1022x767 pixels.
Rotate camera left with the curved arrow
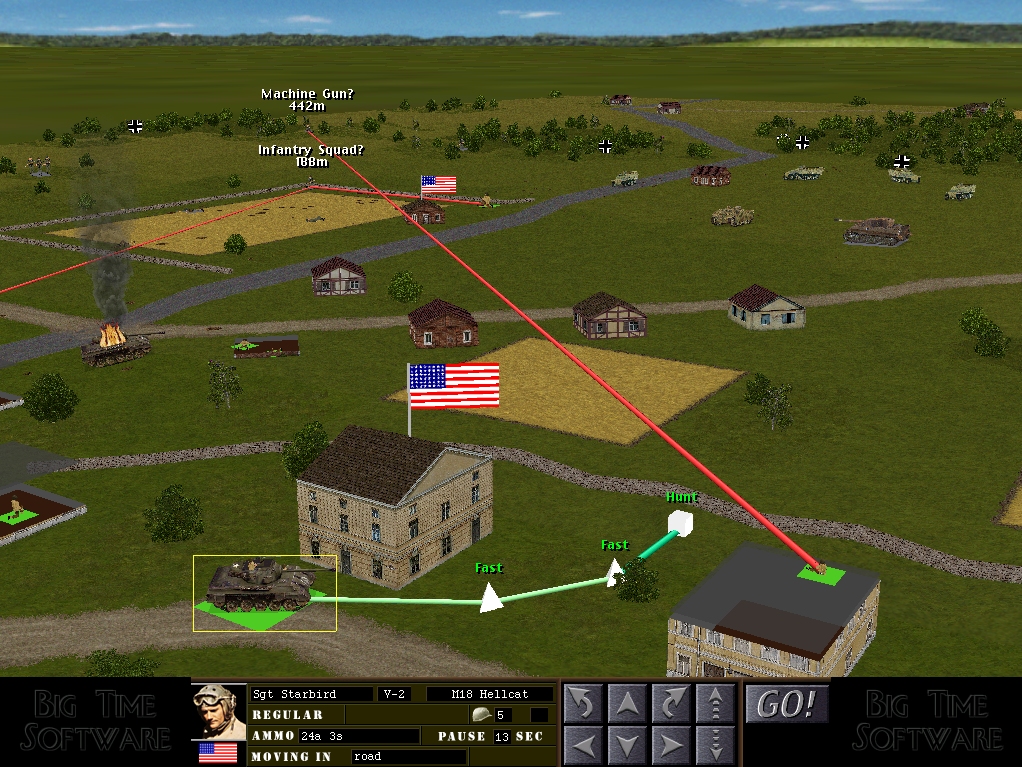click(x=583, y=704)
